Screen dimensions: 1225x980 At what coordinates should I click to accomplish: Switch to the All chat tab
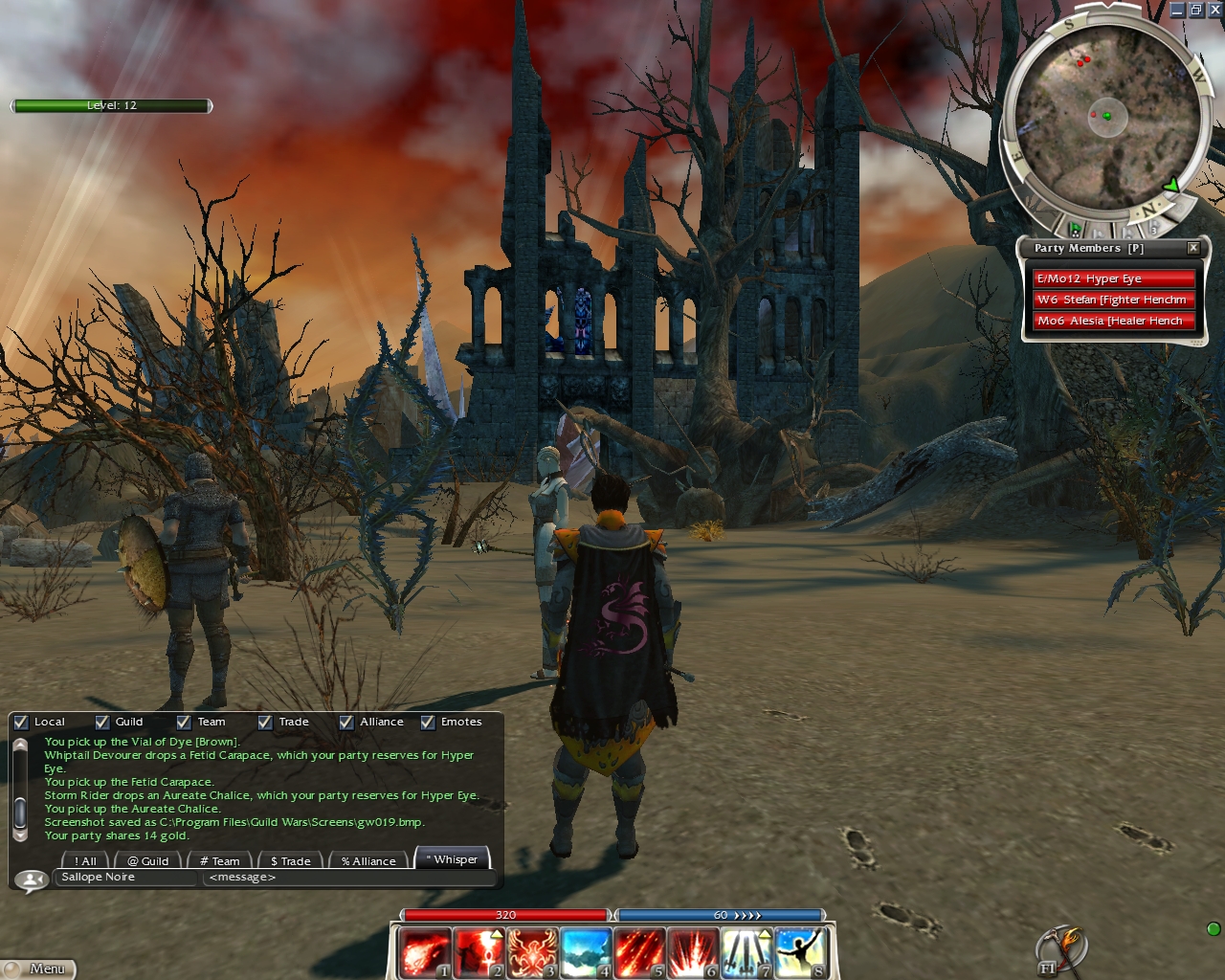pos(86,861)
